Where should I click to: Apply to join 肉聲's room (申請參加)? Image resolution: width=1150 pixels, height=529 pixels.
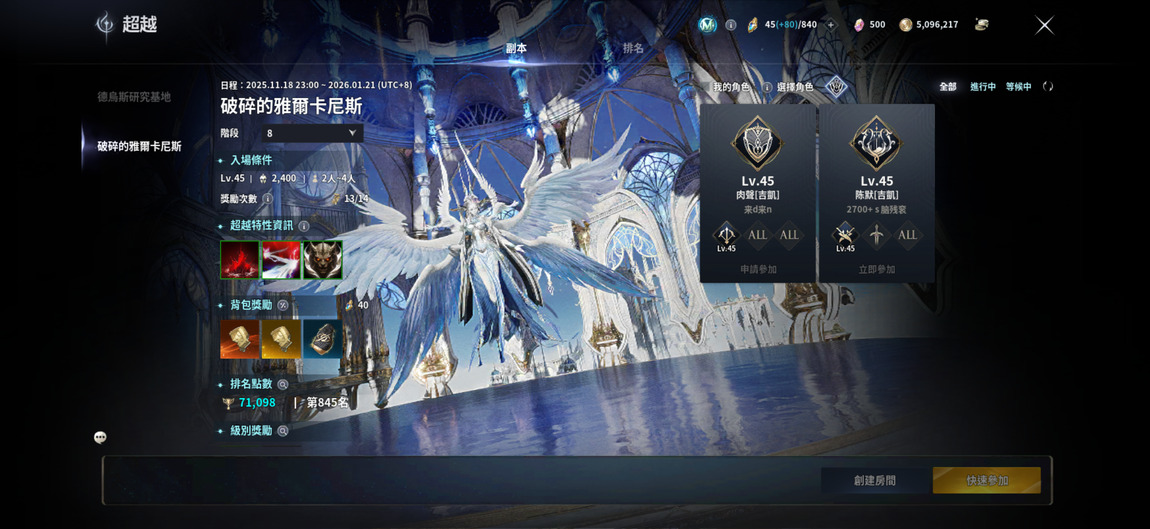pos(758,269)
